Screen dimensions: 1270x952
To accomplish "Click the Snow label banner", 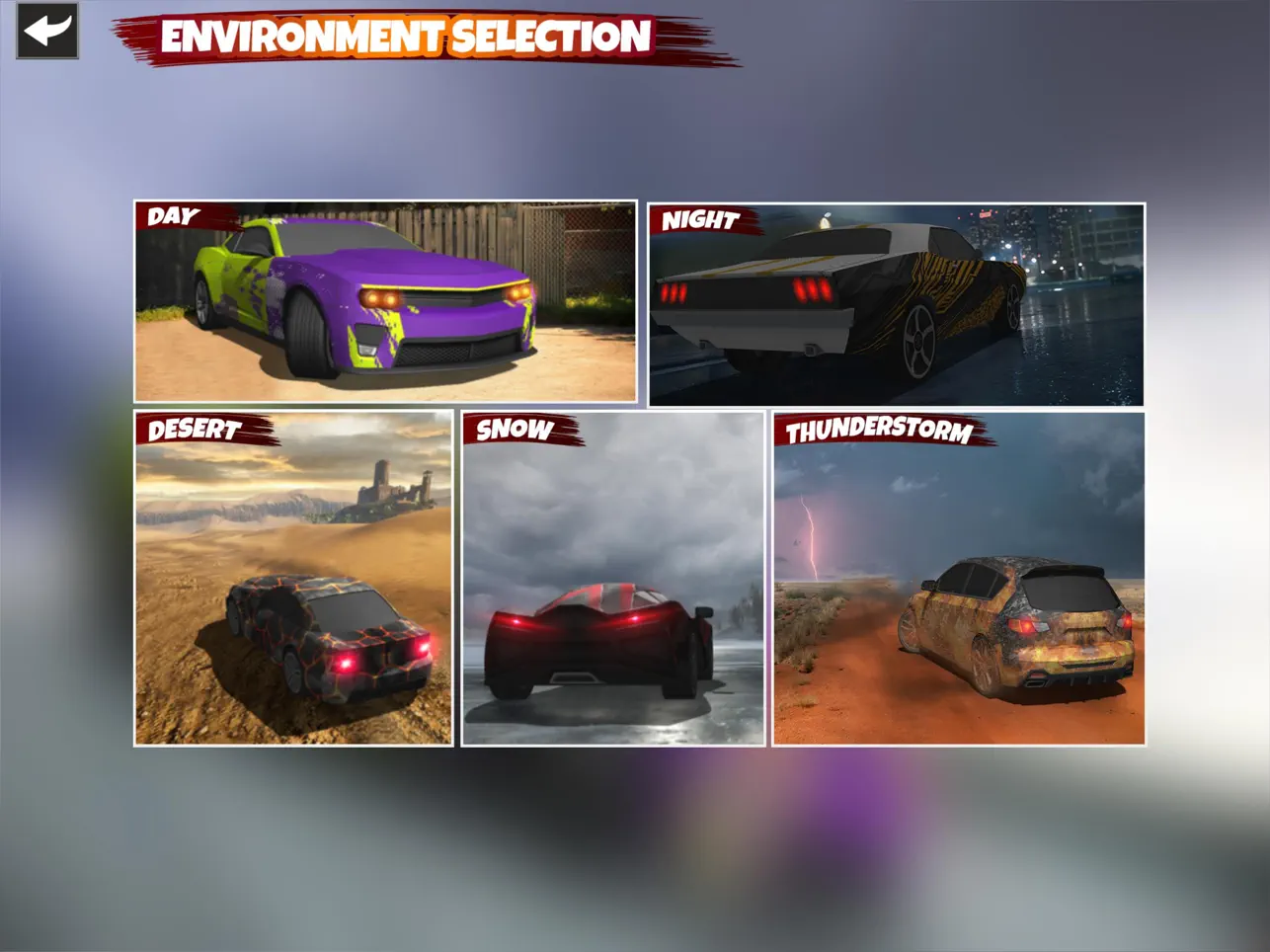I will click(513, 431).
